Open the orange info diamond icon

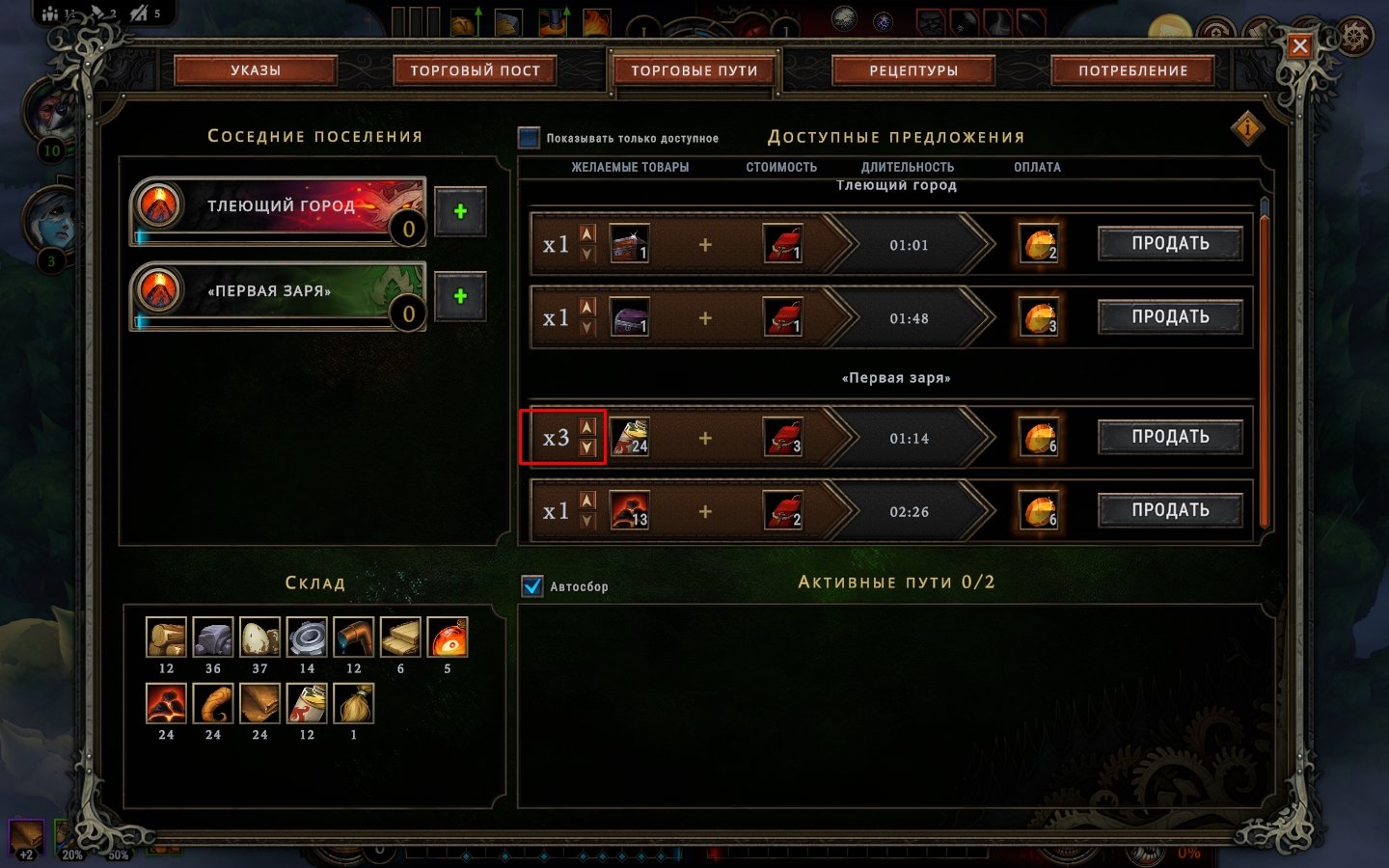pyautogui.click(x=1247, y=127)
